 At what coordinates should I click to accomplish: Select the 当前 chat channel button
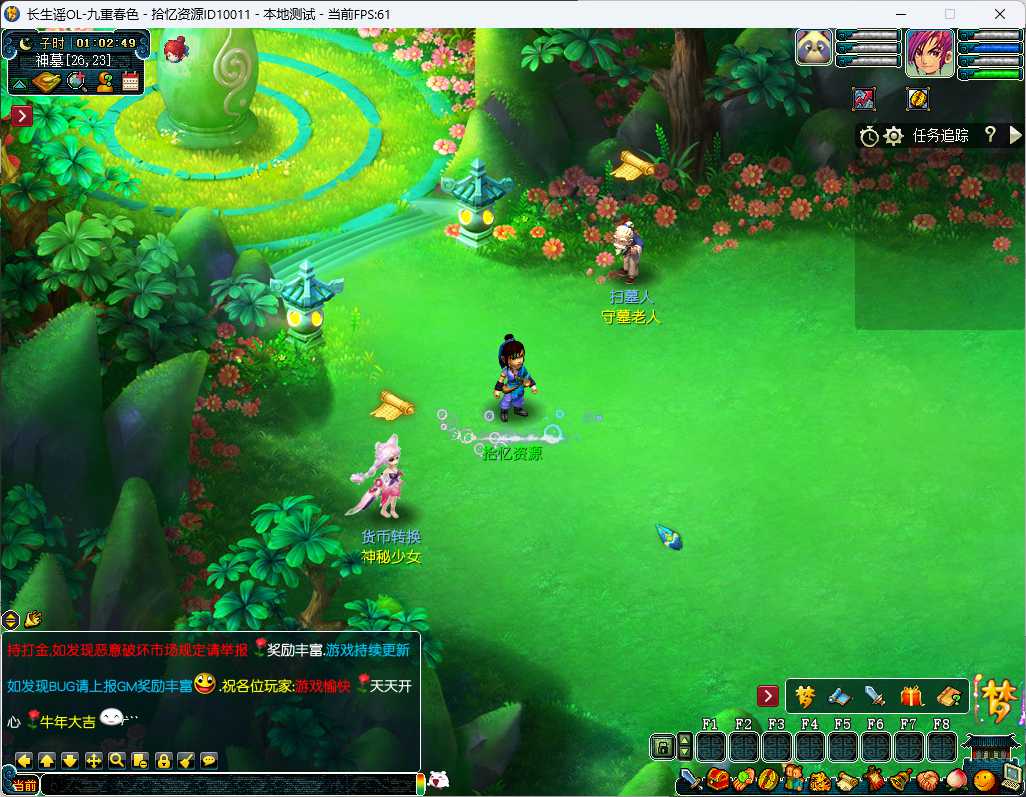[24, 786]
